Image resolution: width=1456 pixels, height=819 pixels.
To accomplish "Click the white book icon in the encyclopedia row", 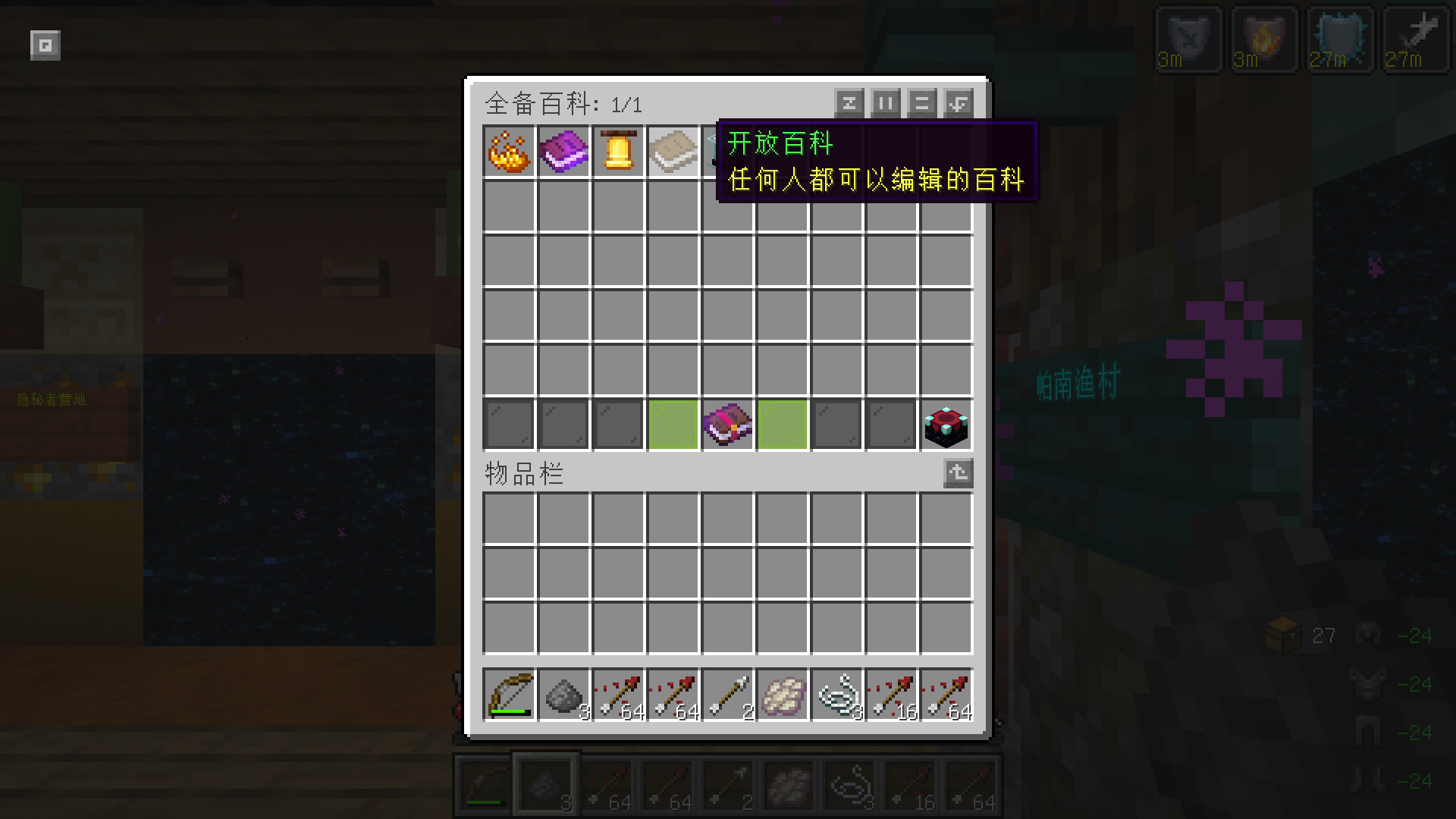I will point(673,150).
